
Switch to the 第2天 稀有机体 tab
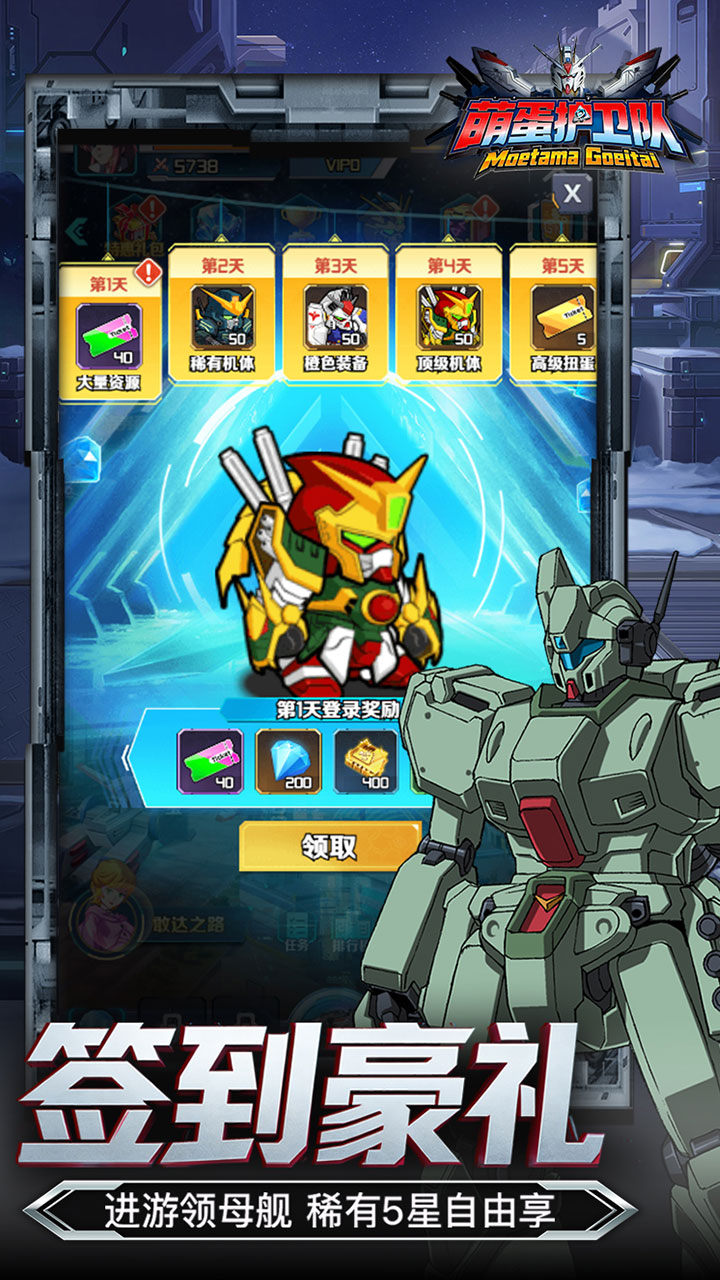pos(222,314)
